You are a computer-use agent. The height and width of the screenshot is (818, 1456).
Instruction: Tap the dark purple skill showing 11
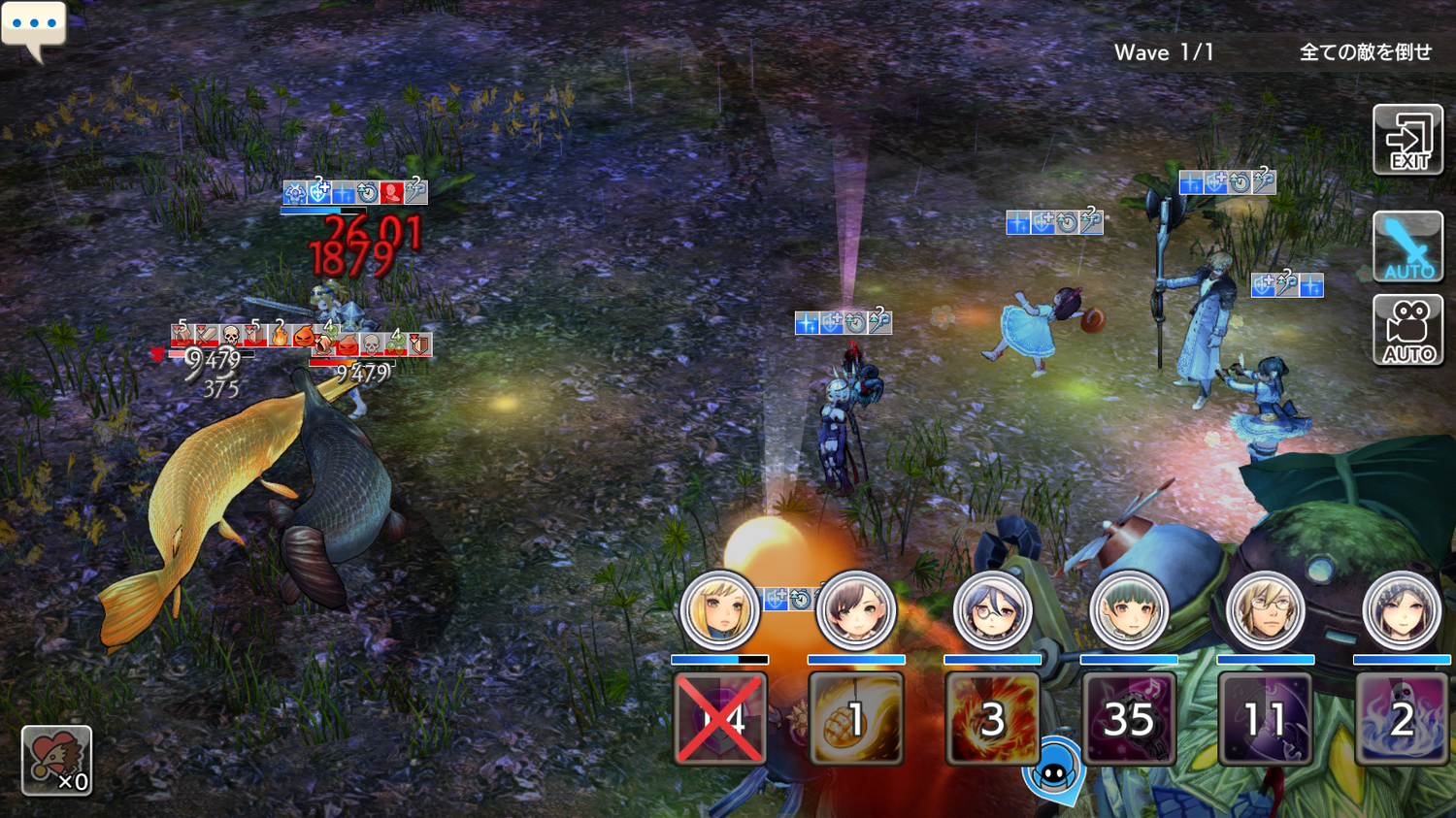[1265, 719]
